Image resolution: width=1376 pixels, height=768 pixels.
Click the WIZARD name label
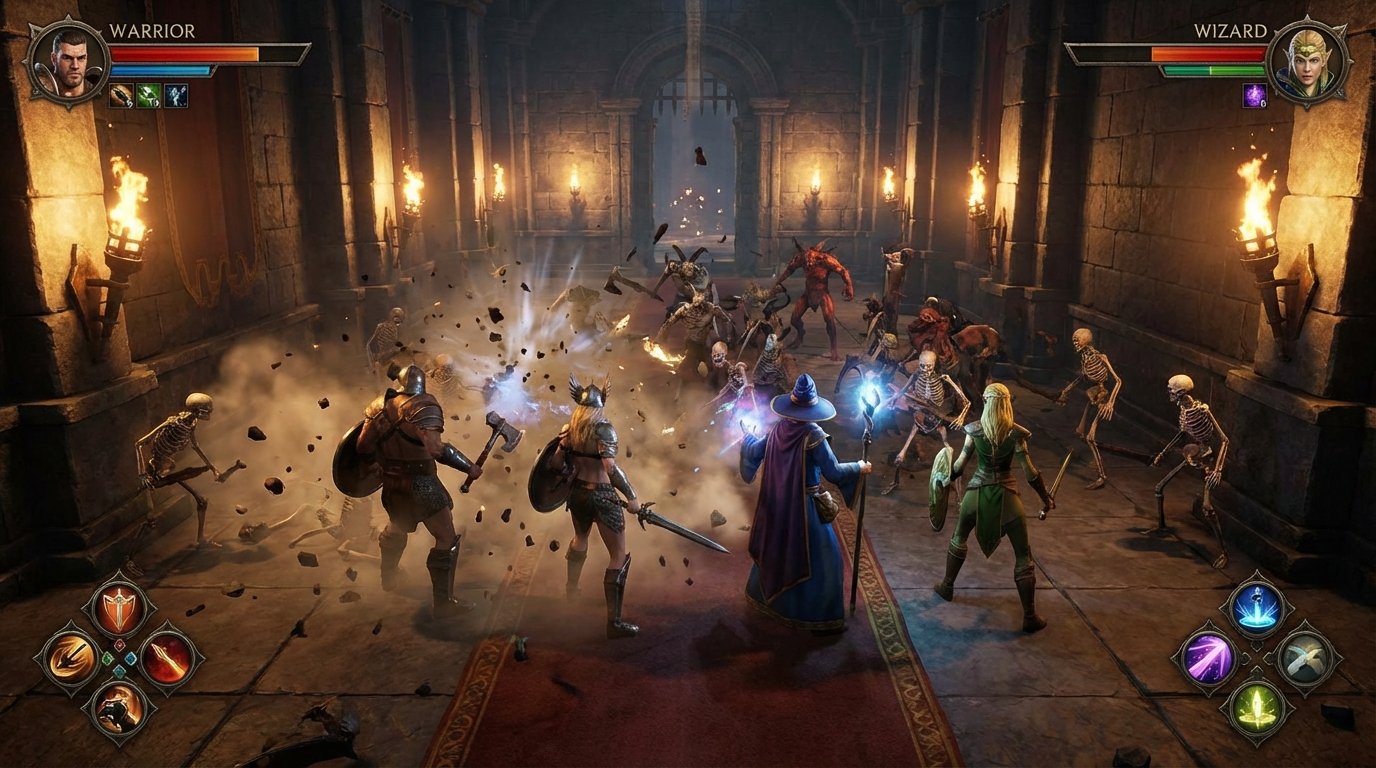(1230, 31)
